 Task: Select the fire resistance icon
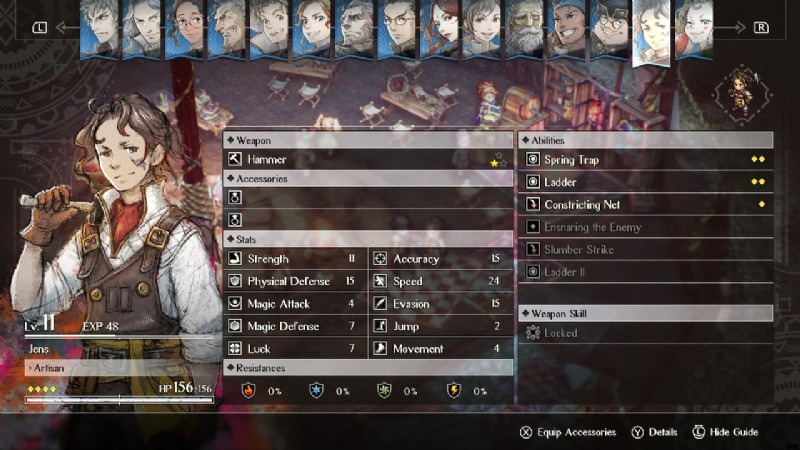(x=249, y=390)
